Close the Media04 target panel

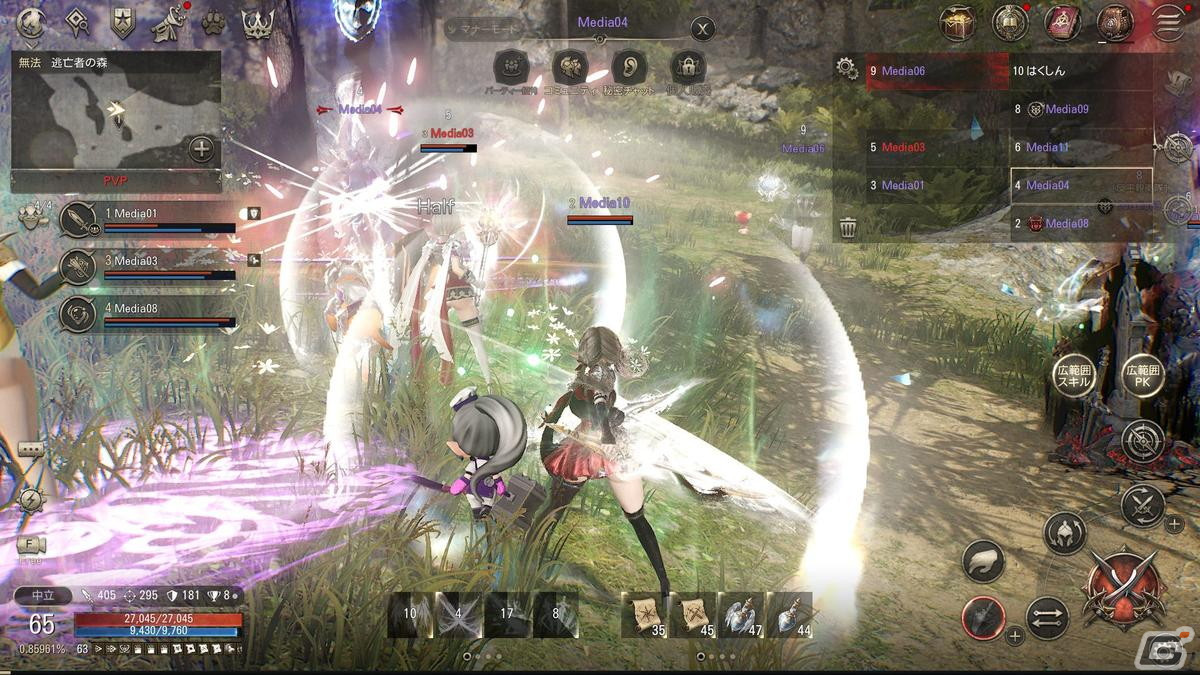pos(703,29)
